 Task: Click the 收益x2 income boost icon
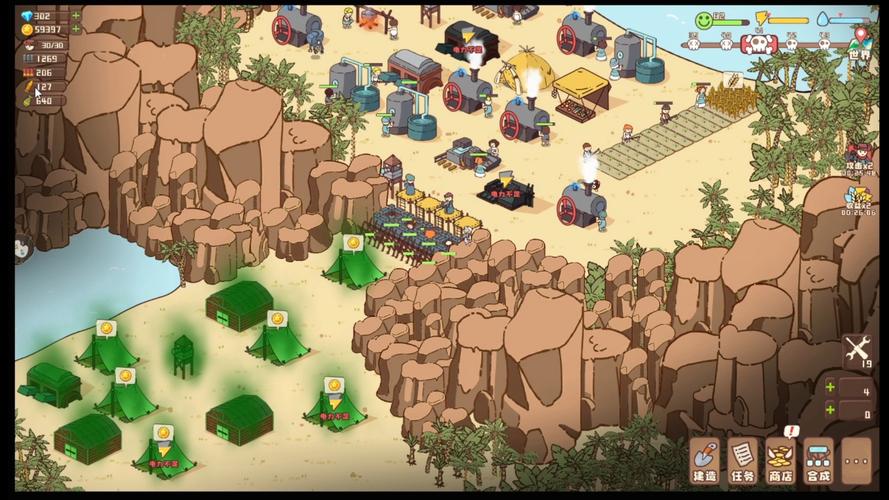pos(859,196)
